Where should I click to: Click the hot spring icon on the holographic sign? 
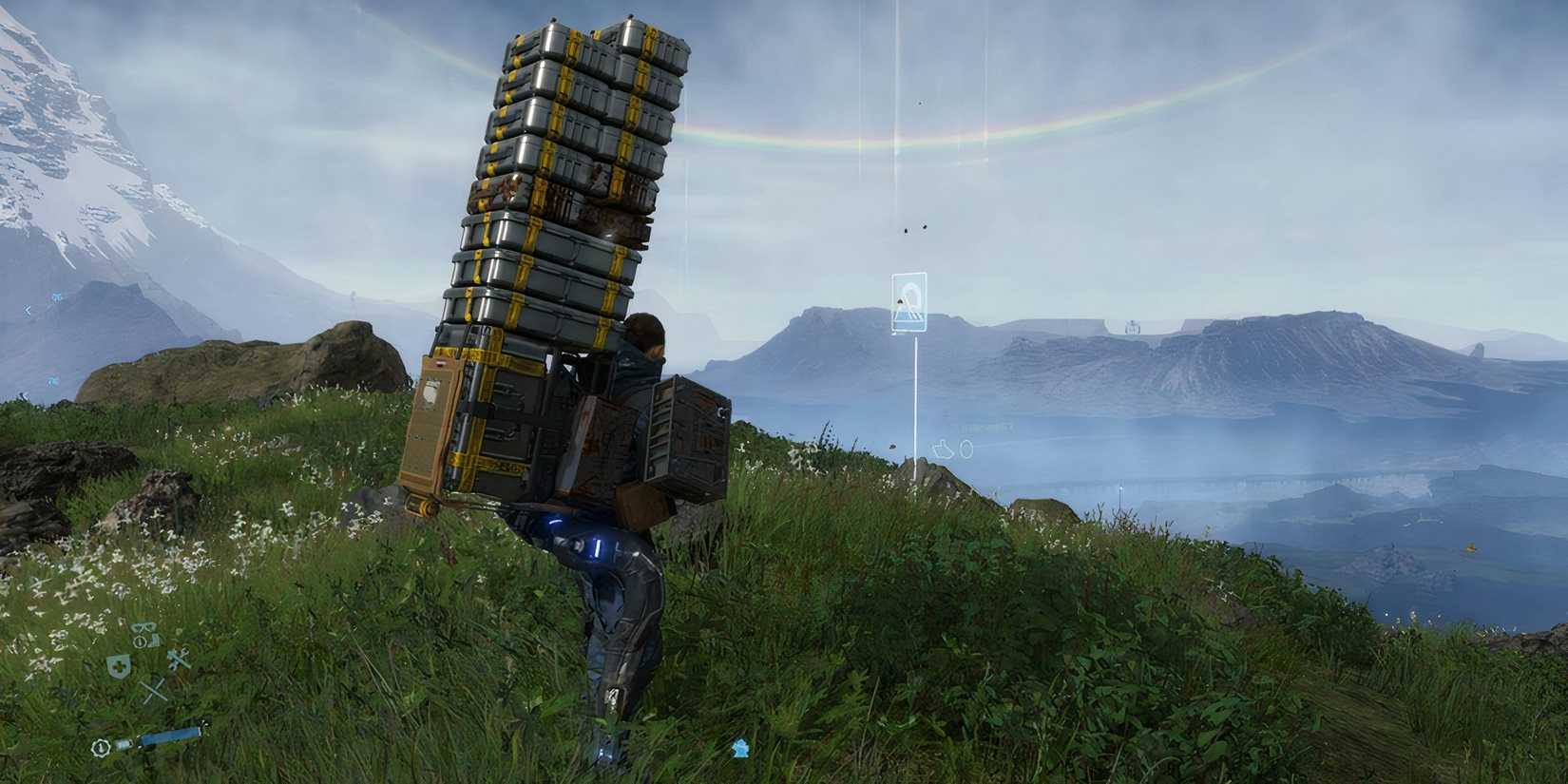pos(909,299)
